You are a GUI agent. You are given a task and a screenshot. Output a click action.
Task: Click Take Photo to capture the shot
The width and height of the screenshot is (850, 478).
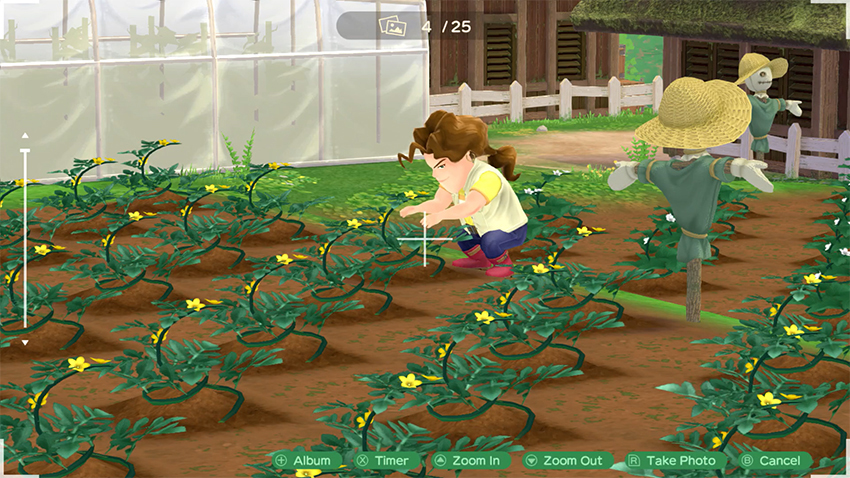[672, 461]
